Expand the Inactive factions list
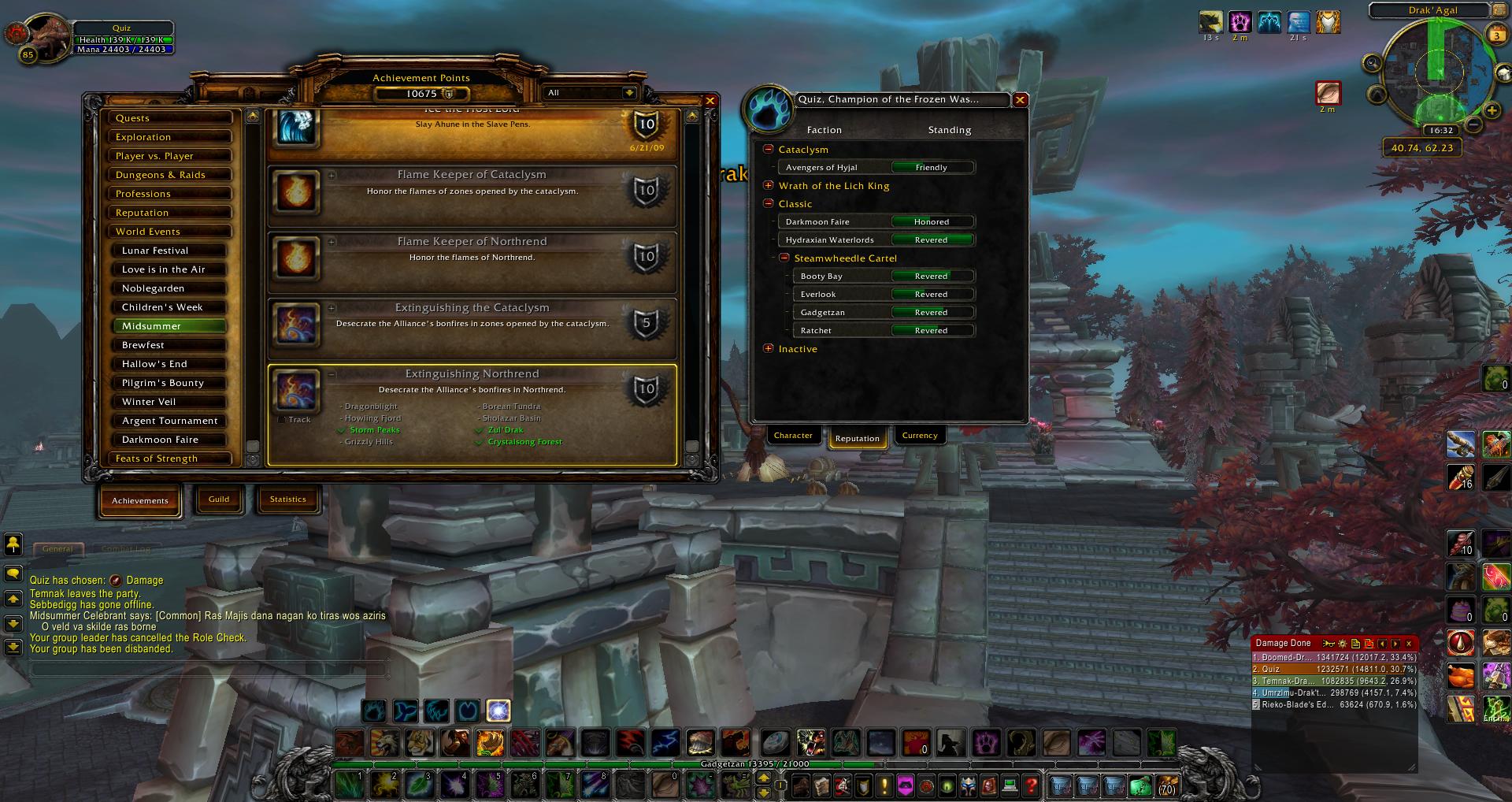 [x=769, y=348]
